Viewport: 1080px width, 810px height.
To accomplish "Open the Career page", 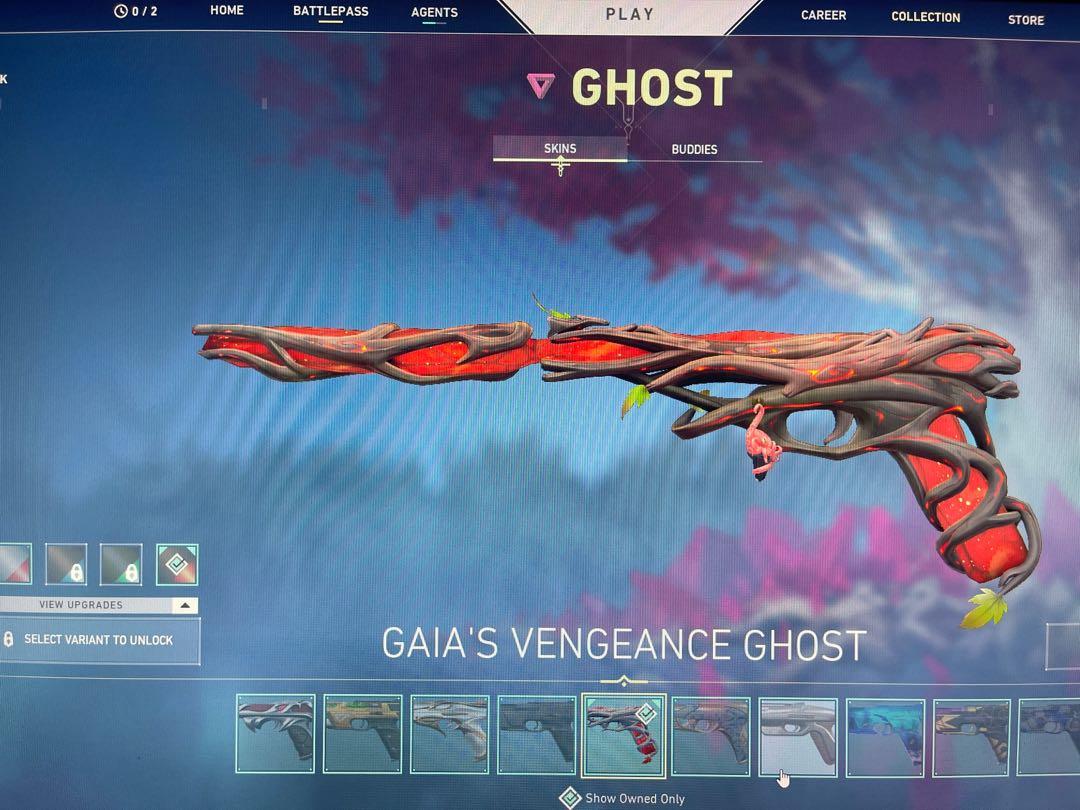I will click(x=823, y=15).
